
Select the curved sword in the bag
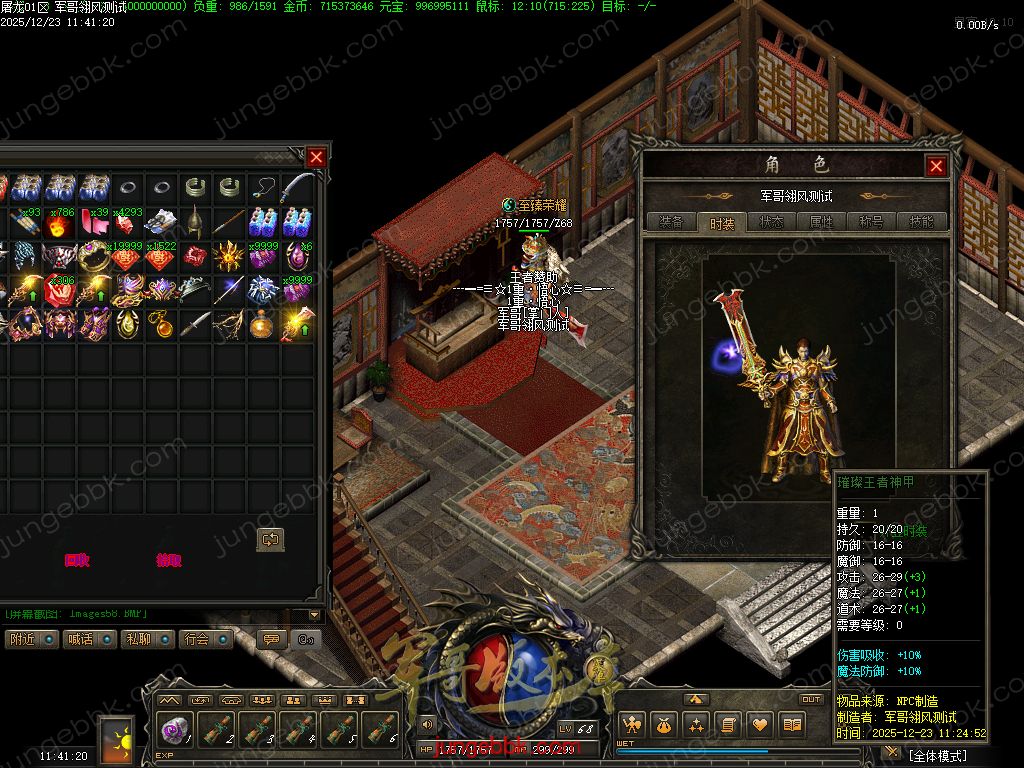[298, 187]
